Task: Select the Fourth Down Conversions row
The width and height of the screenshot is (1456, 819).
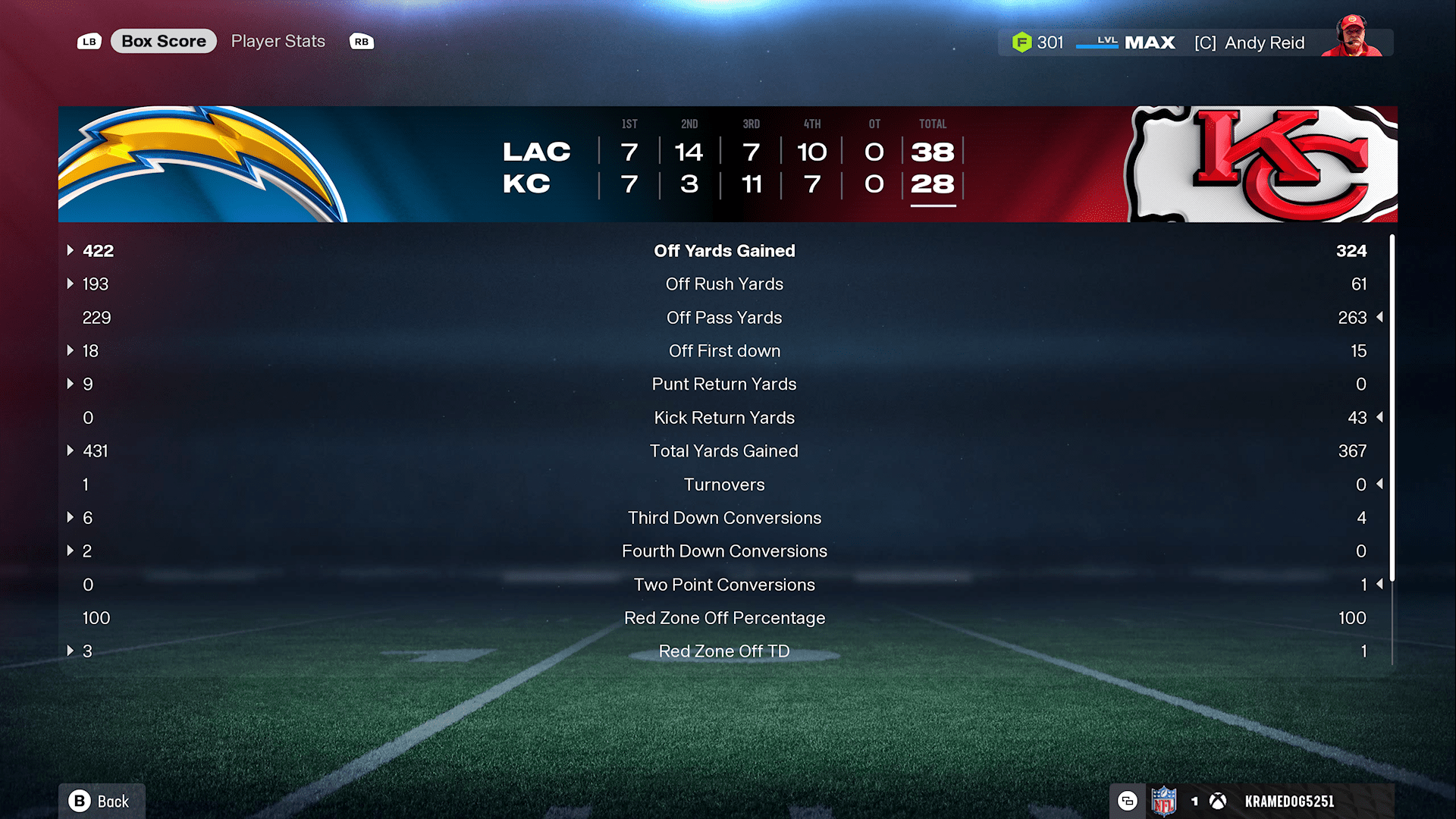Action: pyautogui.click(x=724, y=551)
